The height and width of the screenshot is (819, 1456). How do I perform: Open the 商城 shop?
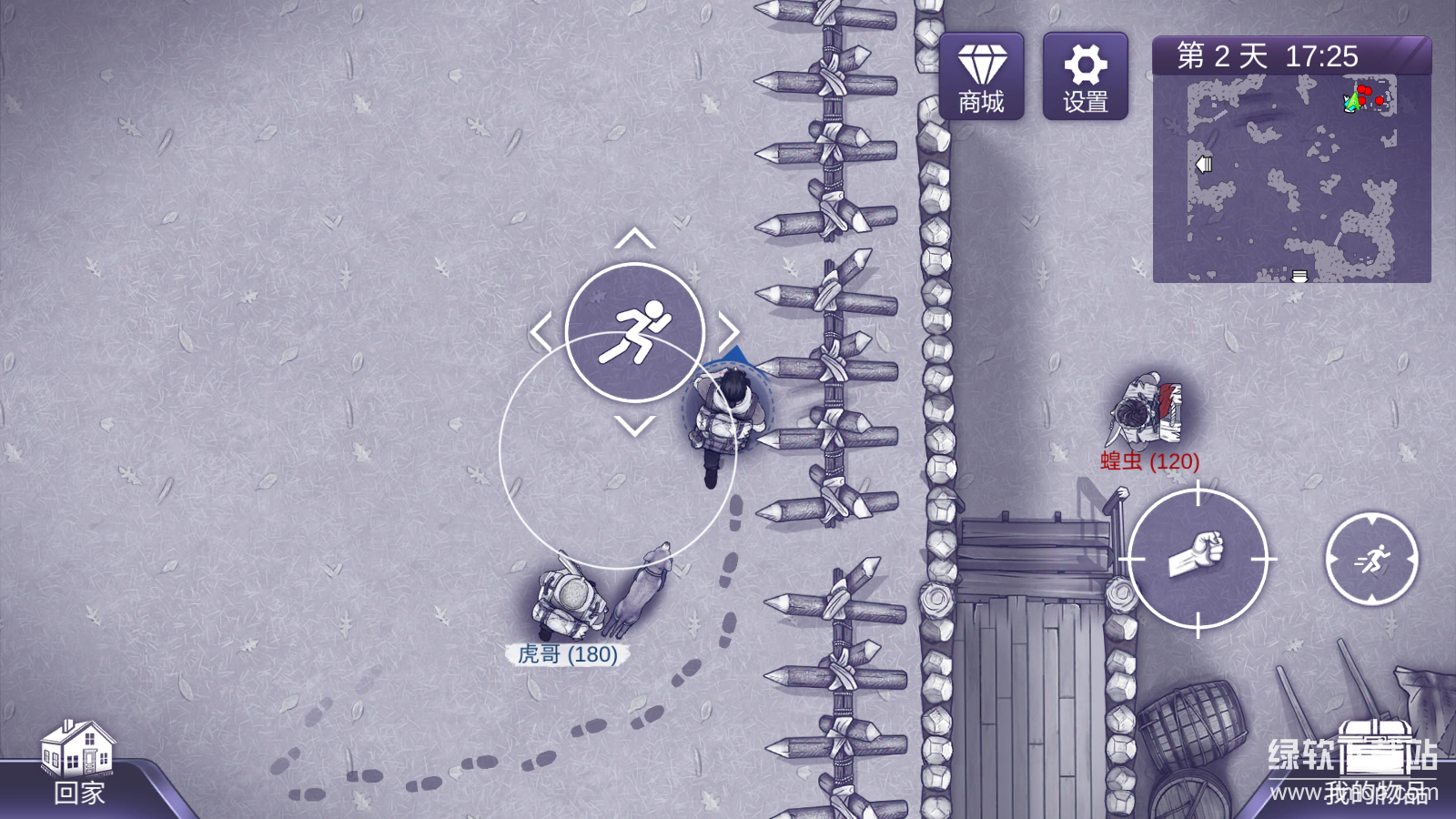981,76
